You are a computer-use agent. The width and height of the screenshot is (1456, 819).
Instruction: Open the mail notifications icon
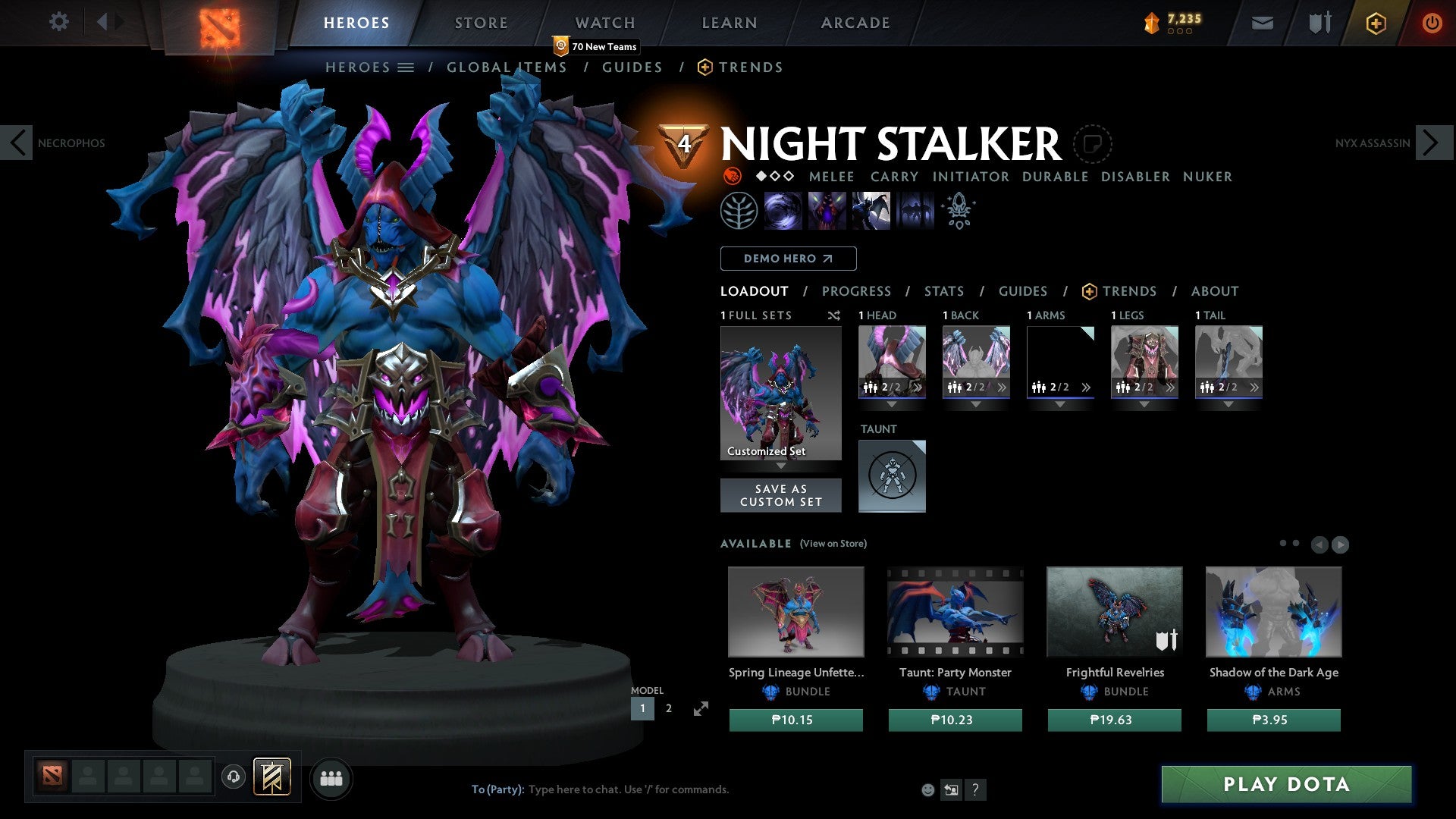(x=1261, y=23)
